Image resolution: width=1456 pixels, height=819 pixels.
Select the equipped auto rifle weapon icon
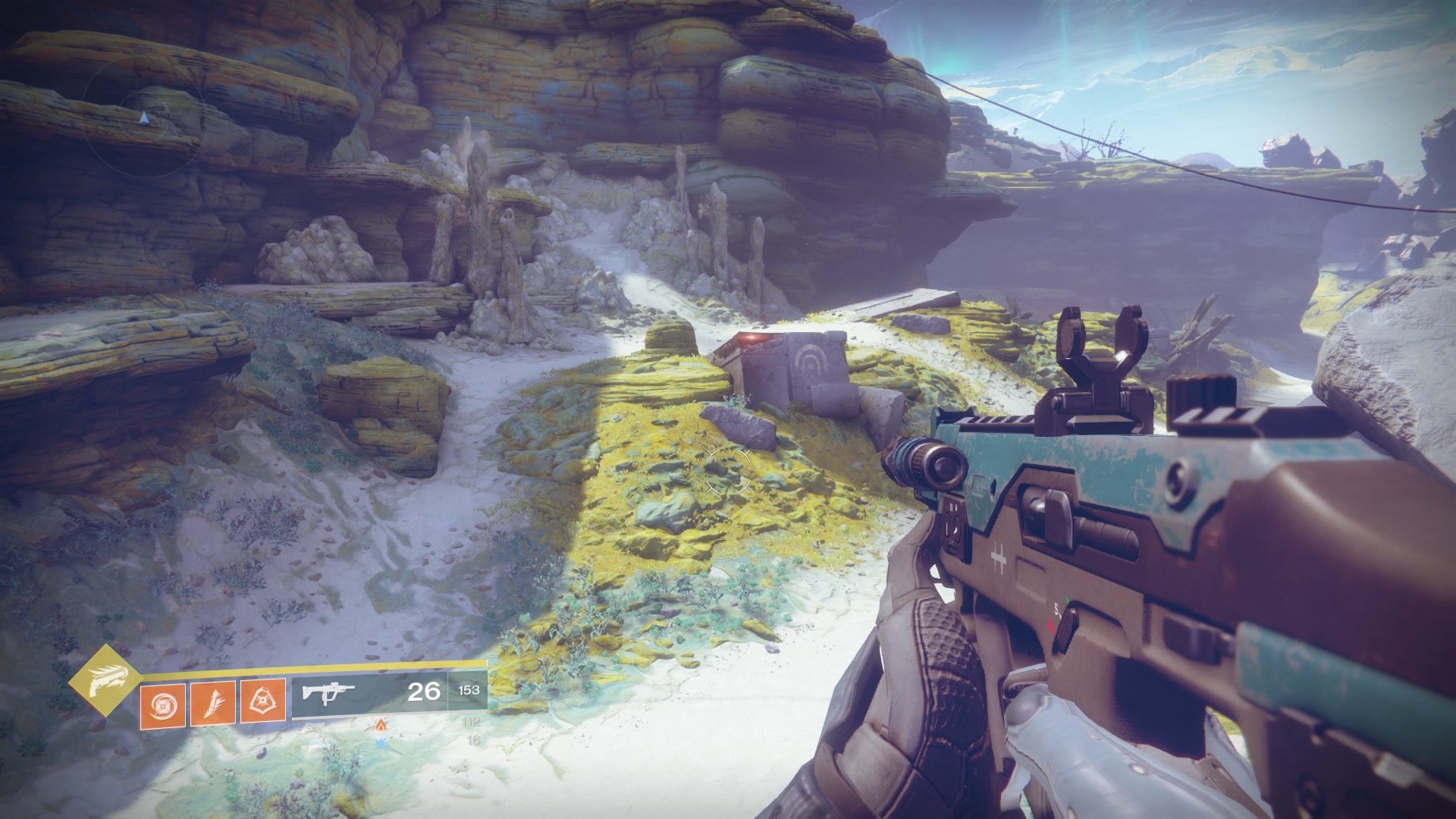click(328, 692)
